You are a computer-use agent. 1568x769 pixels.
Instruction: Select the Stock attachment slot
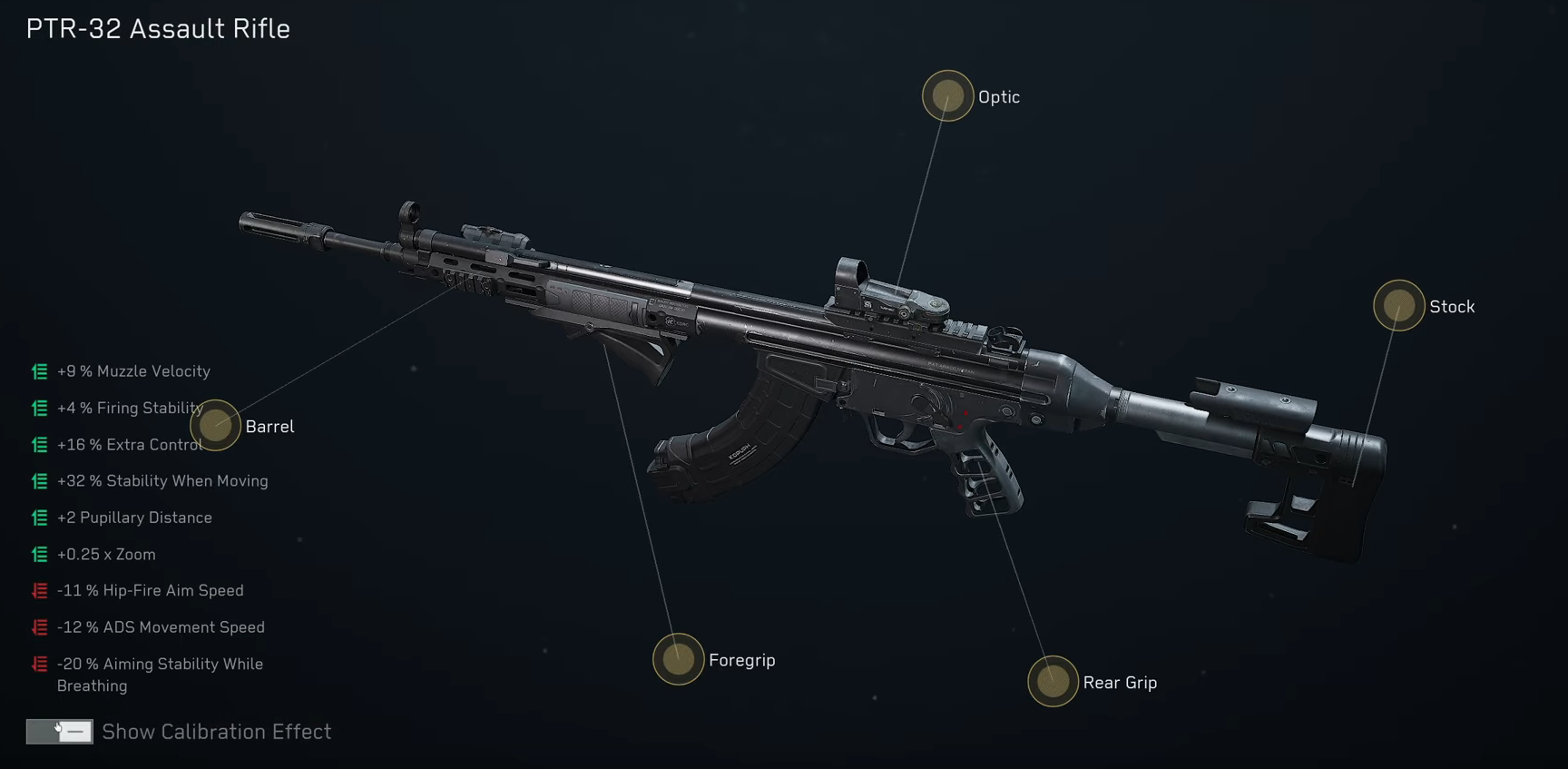pos(1397,306)
